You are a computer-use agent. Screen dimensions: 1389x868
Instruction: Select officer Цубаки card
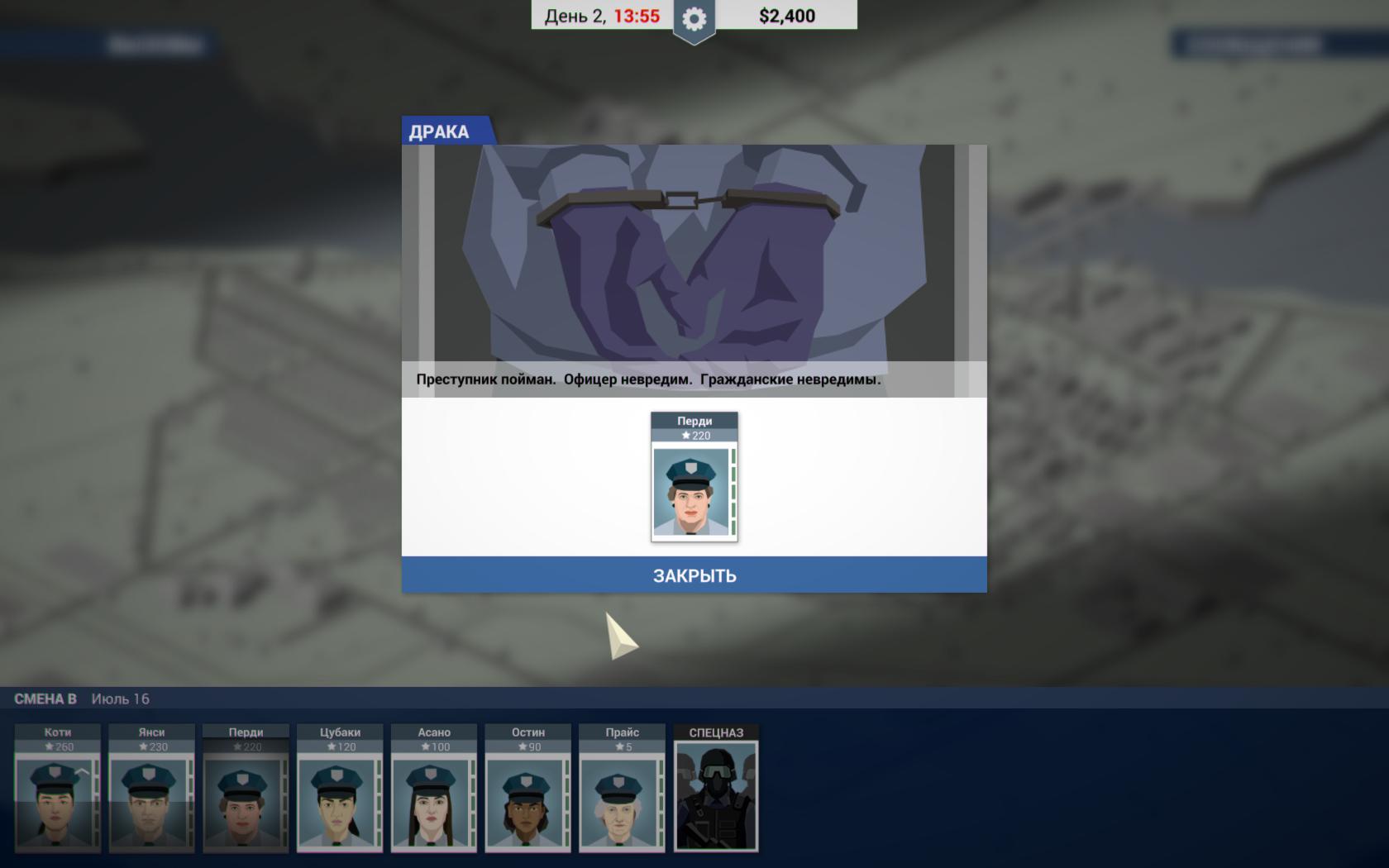coord(340,789)
